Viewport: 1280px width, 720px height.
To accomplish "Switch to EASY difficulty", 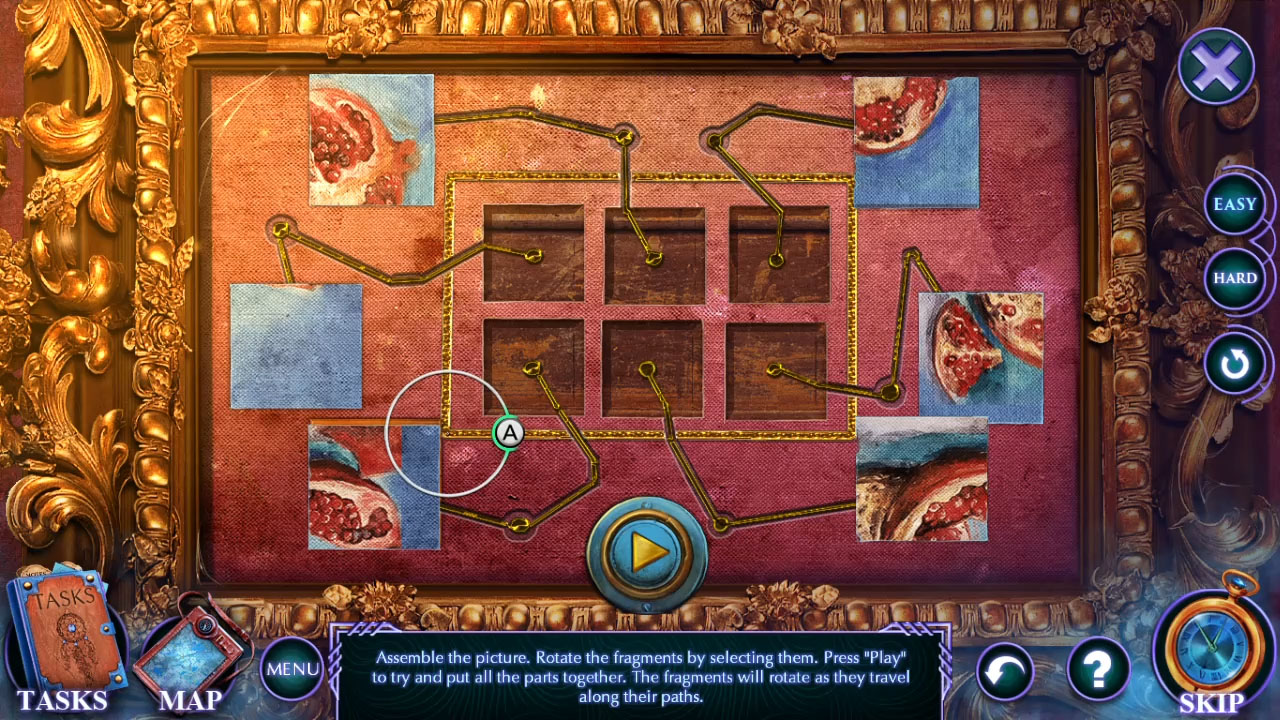I will [1235, 203].
